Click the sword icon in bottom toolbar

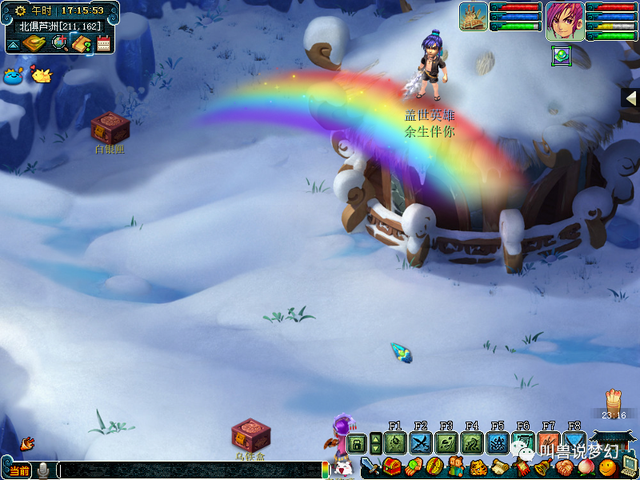pyautogui.click(x=367, y=467)
